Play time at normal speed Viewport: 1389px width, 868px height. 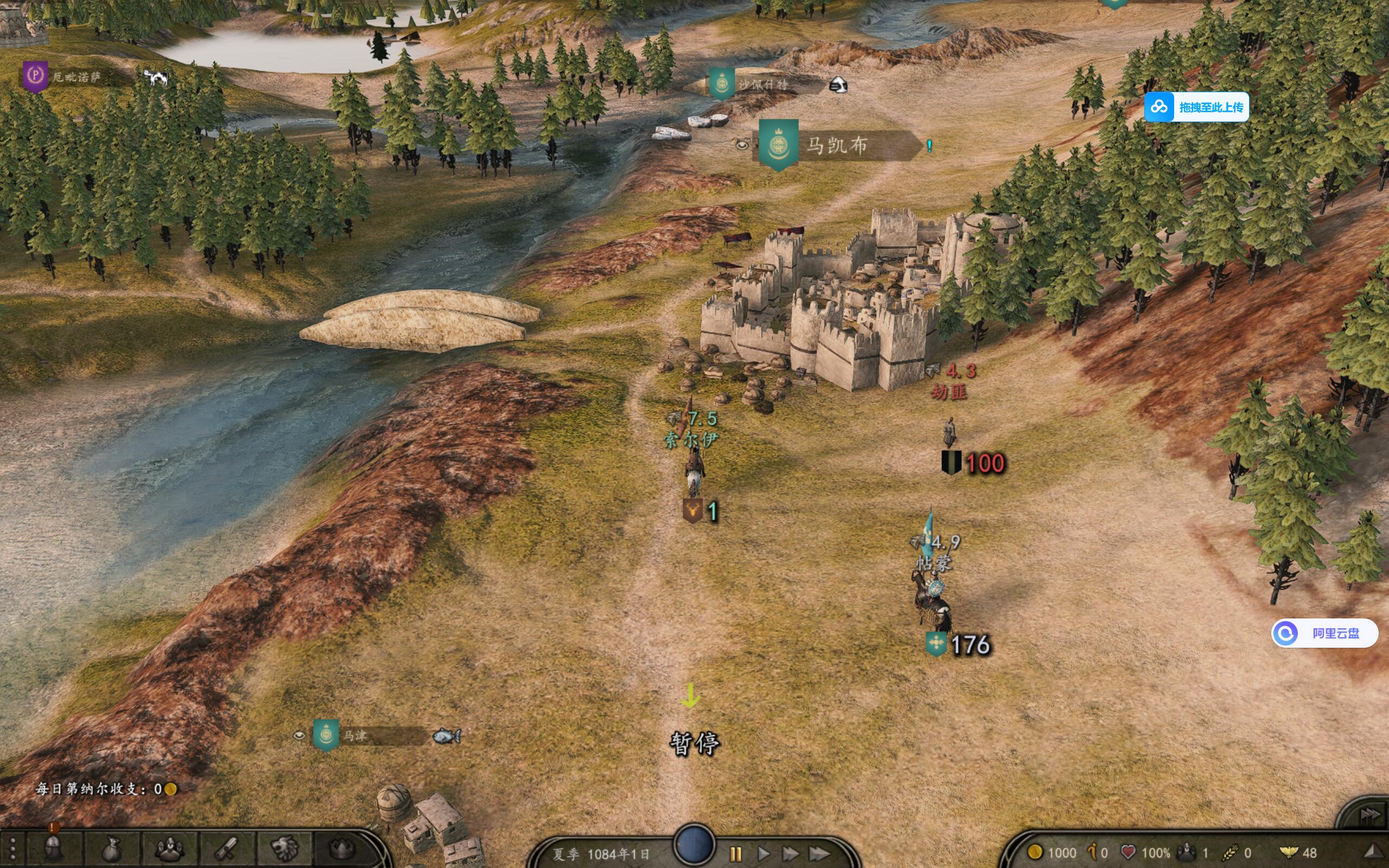(763, 854)
